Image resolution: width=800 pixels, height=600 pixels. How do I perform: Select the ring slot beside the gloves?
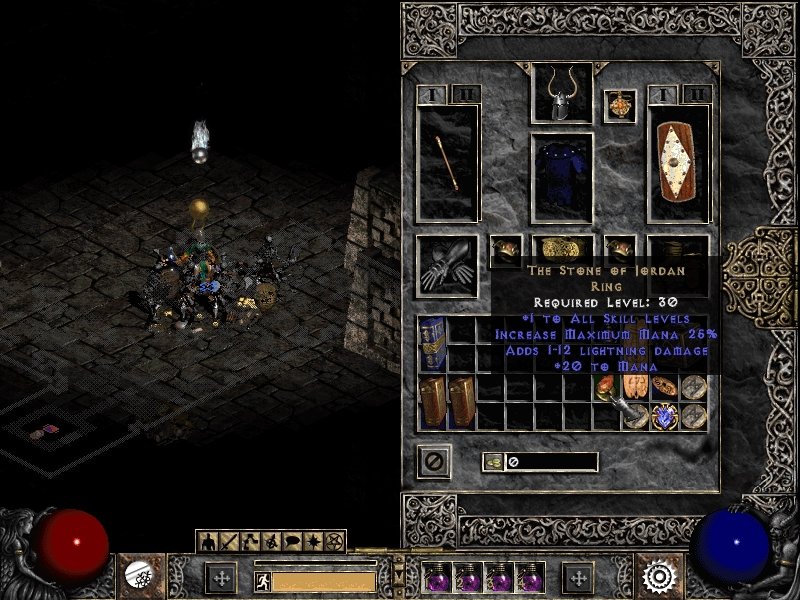tap(505, 248)
